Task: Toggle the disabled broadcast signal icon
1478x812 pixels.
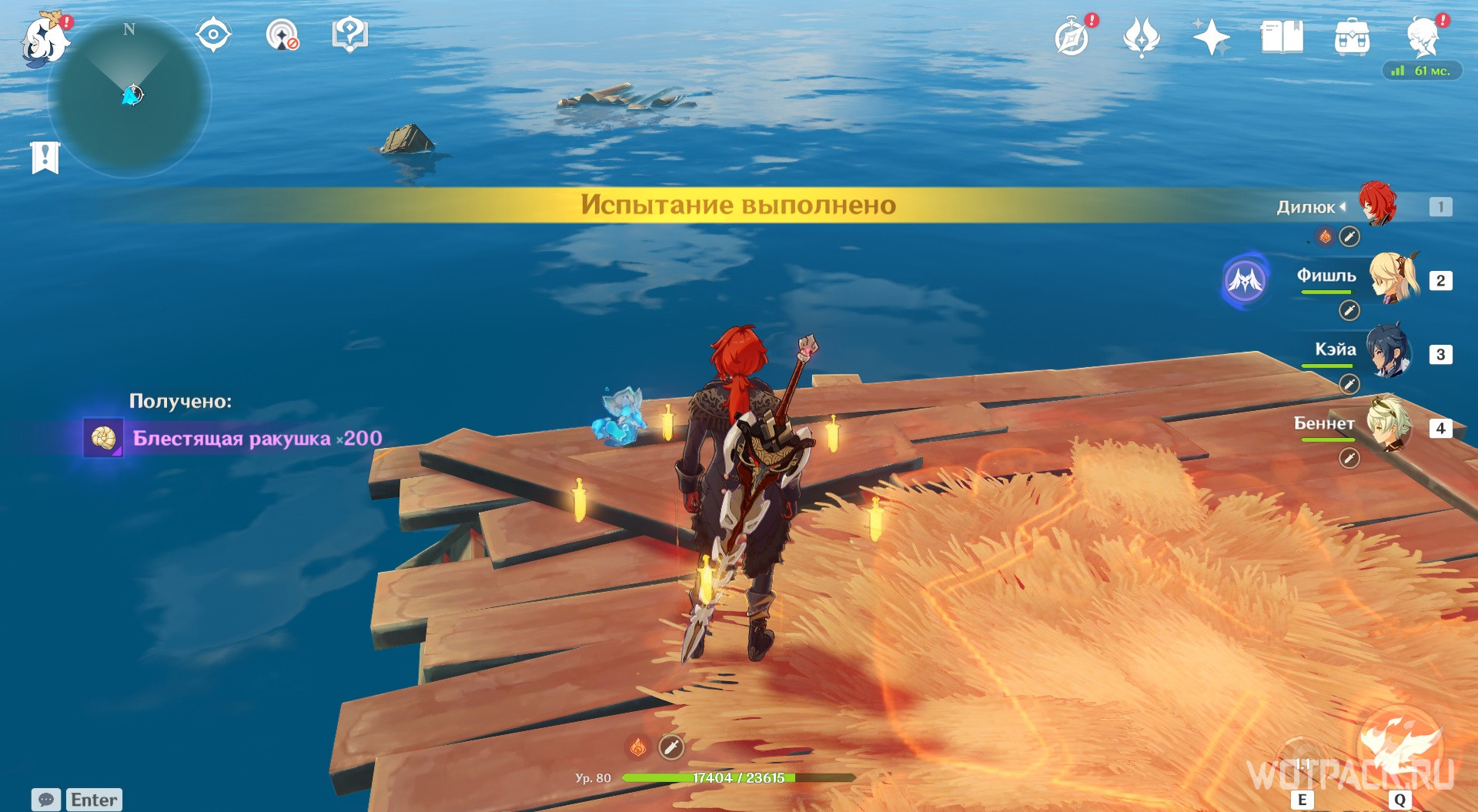Action: [282, 35]
